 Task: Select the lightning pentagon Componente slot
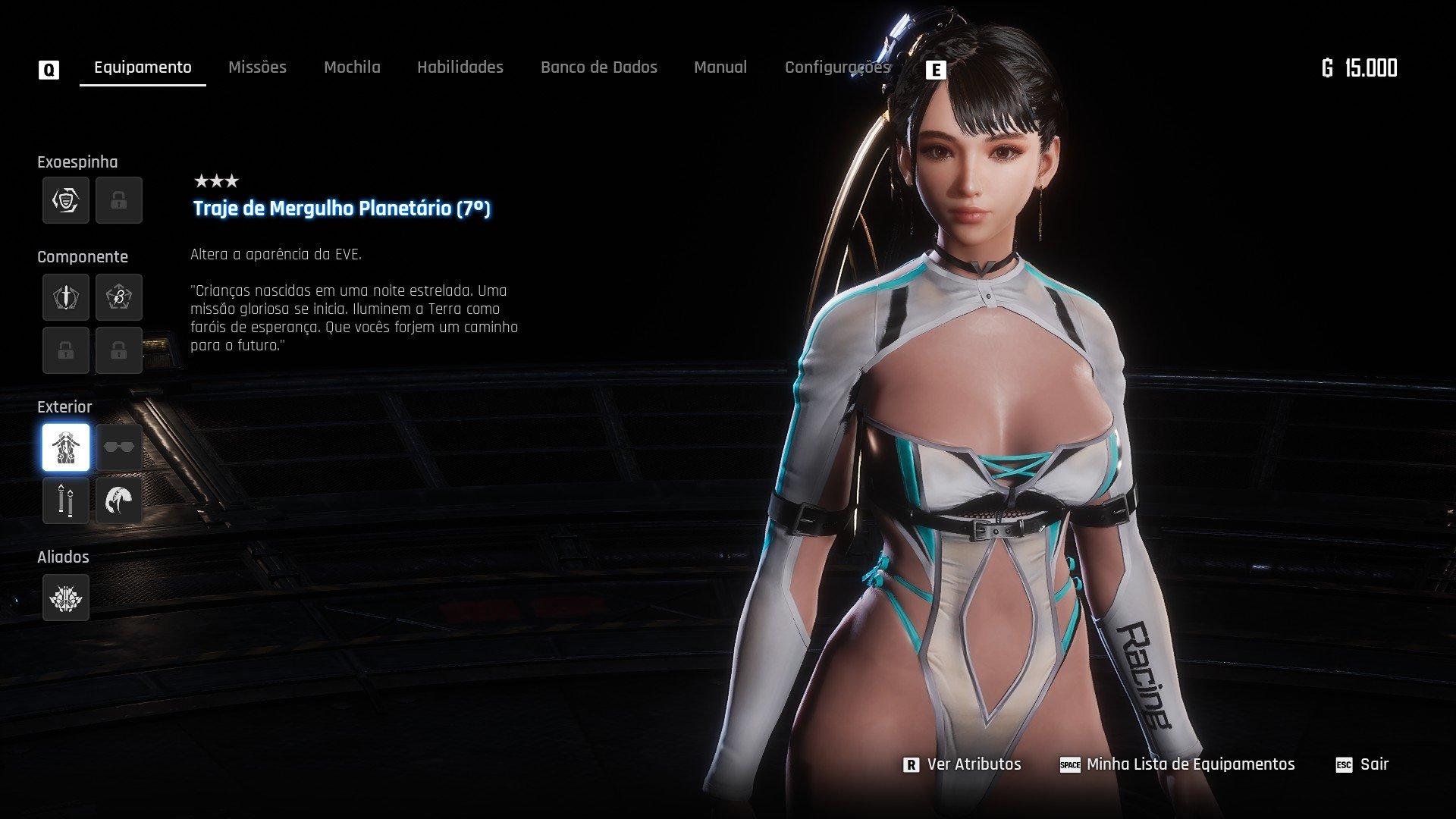click(x=119, y=297)
